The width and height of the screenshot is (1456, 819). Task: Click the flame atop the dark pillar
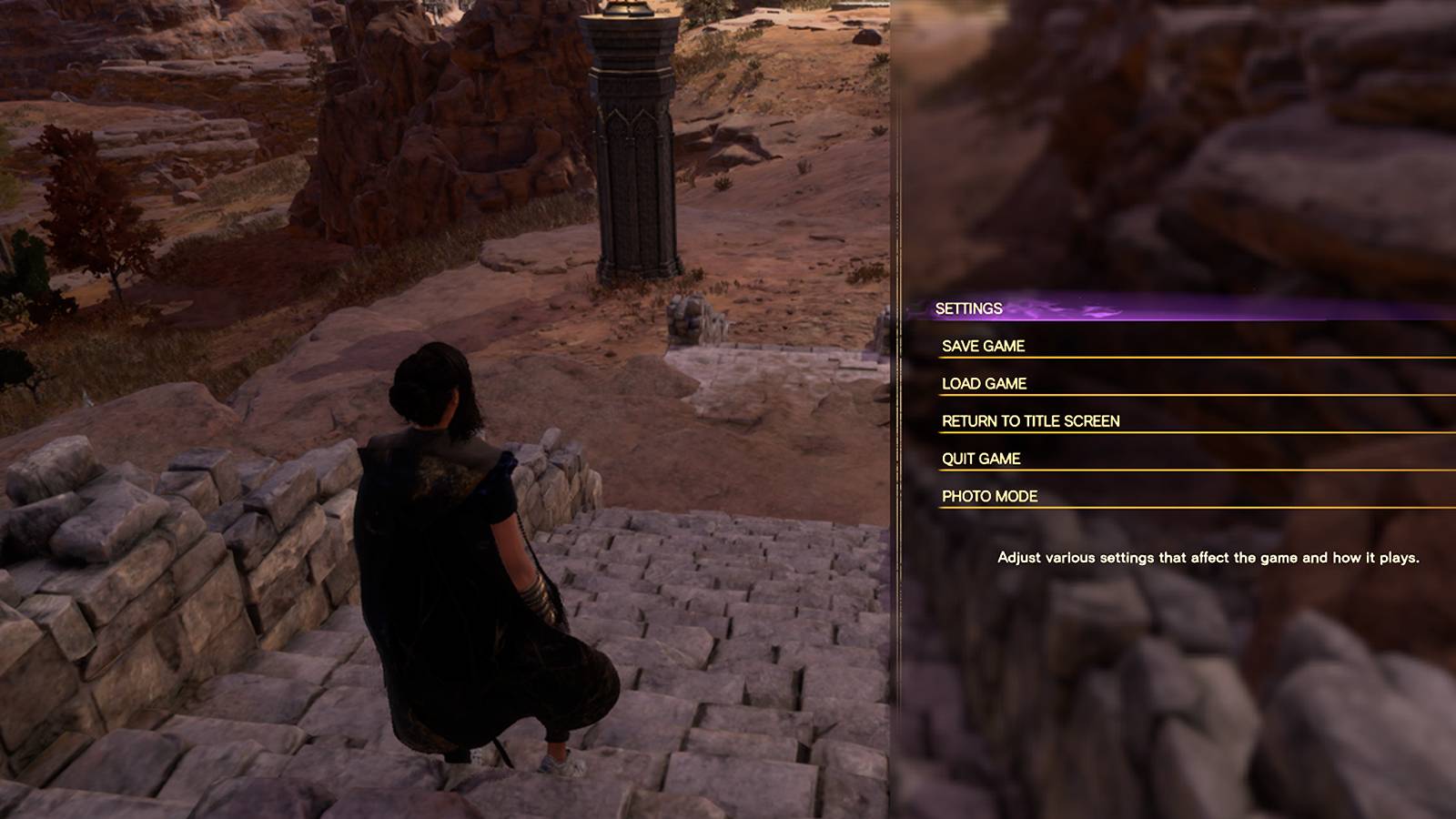click(x=626, y=5)
